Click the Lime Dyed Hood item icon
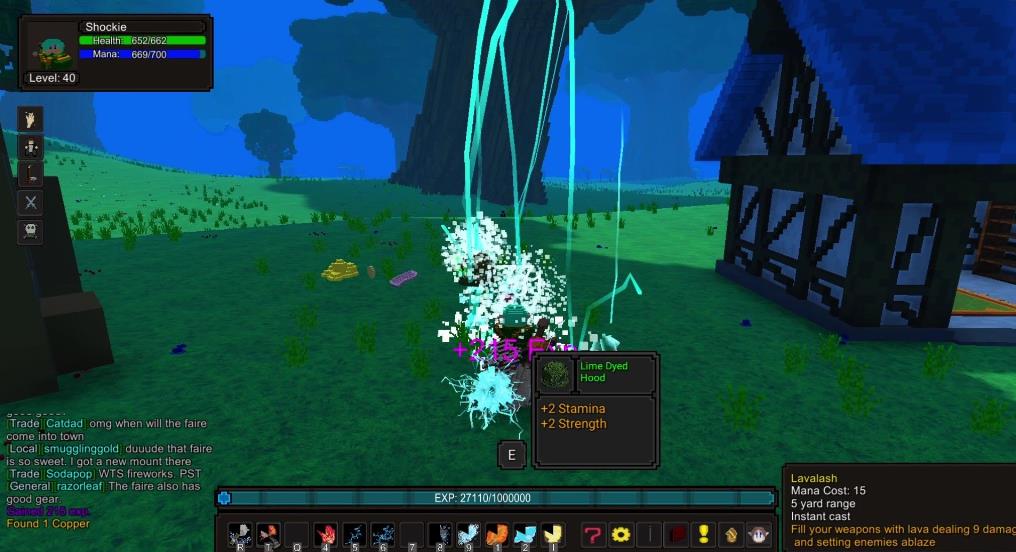 coord(555,375)
